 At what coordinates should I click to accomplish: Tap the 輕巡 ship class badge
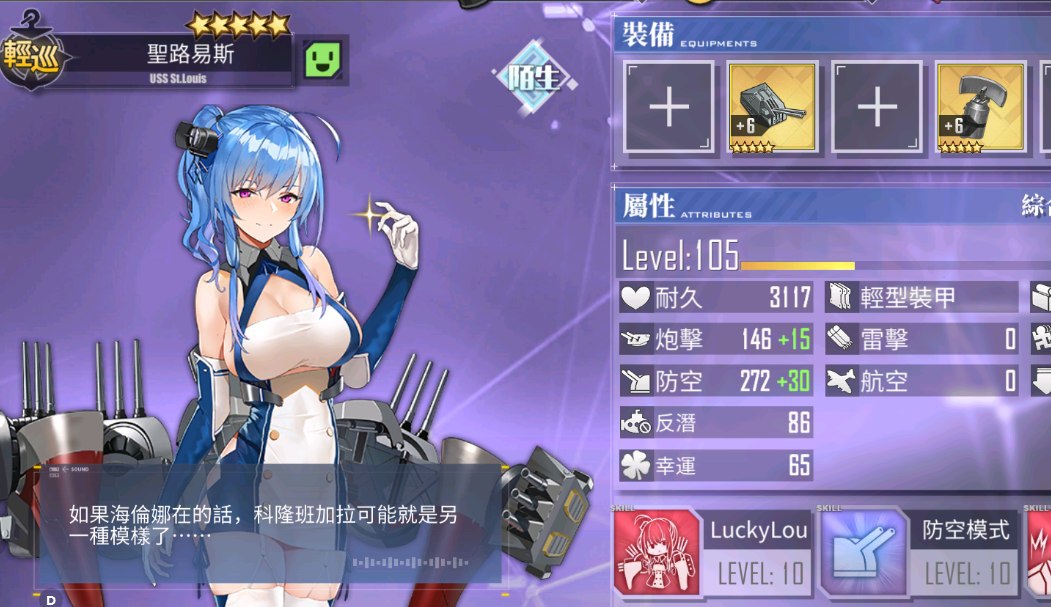coord(30,55)
